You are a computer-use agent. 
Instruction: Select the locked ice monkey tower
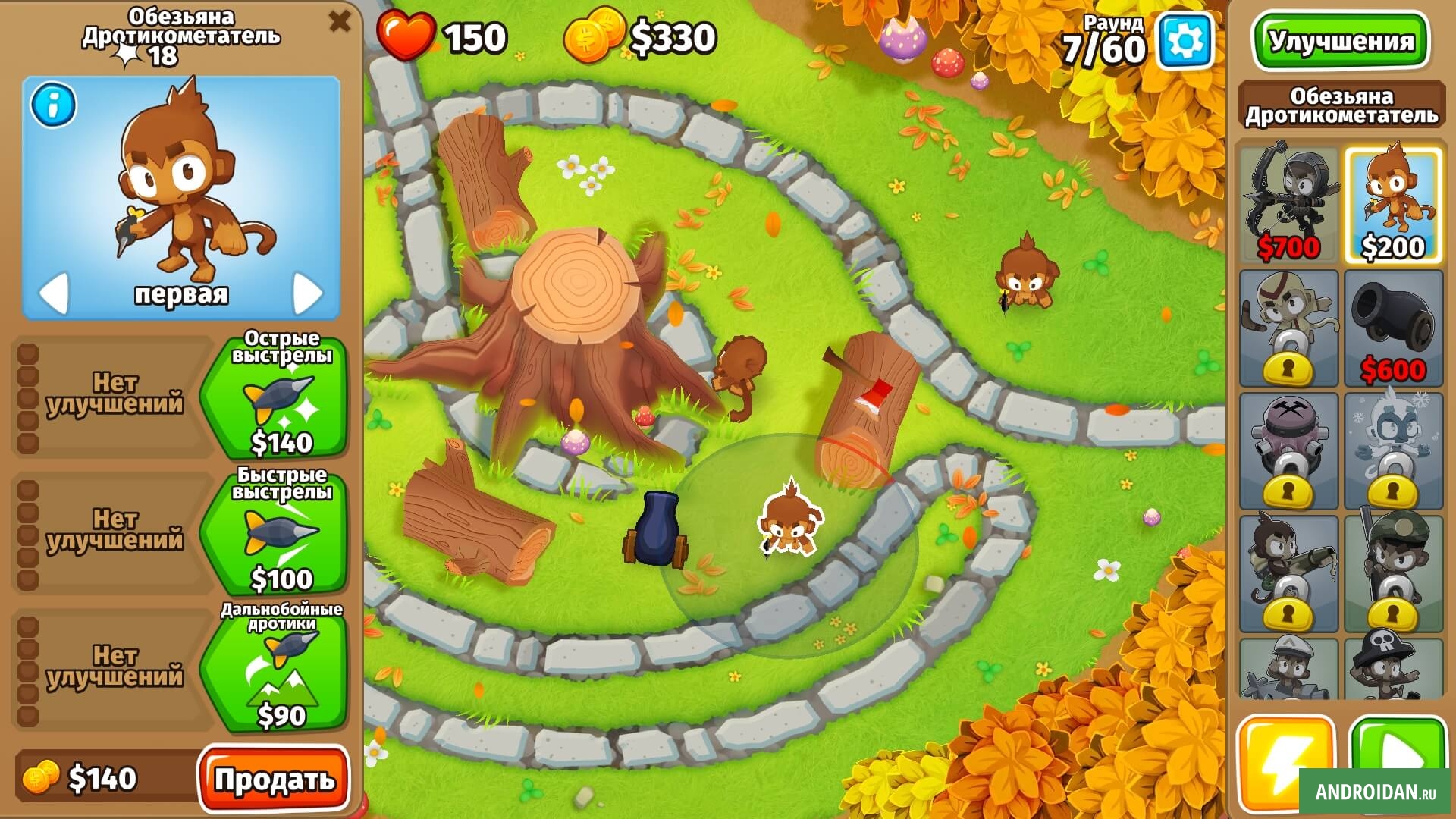pyautogui.click(x=1393, y=451)
